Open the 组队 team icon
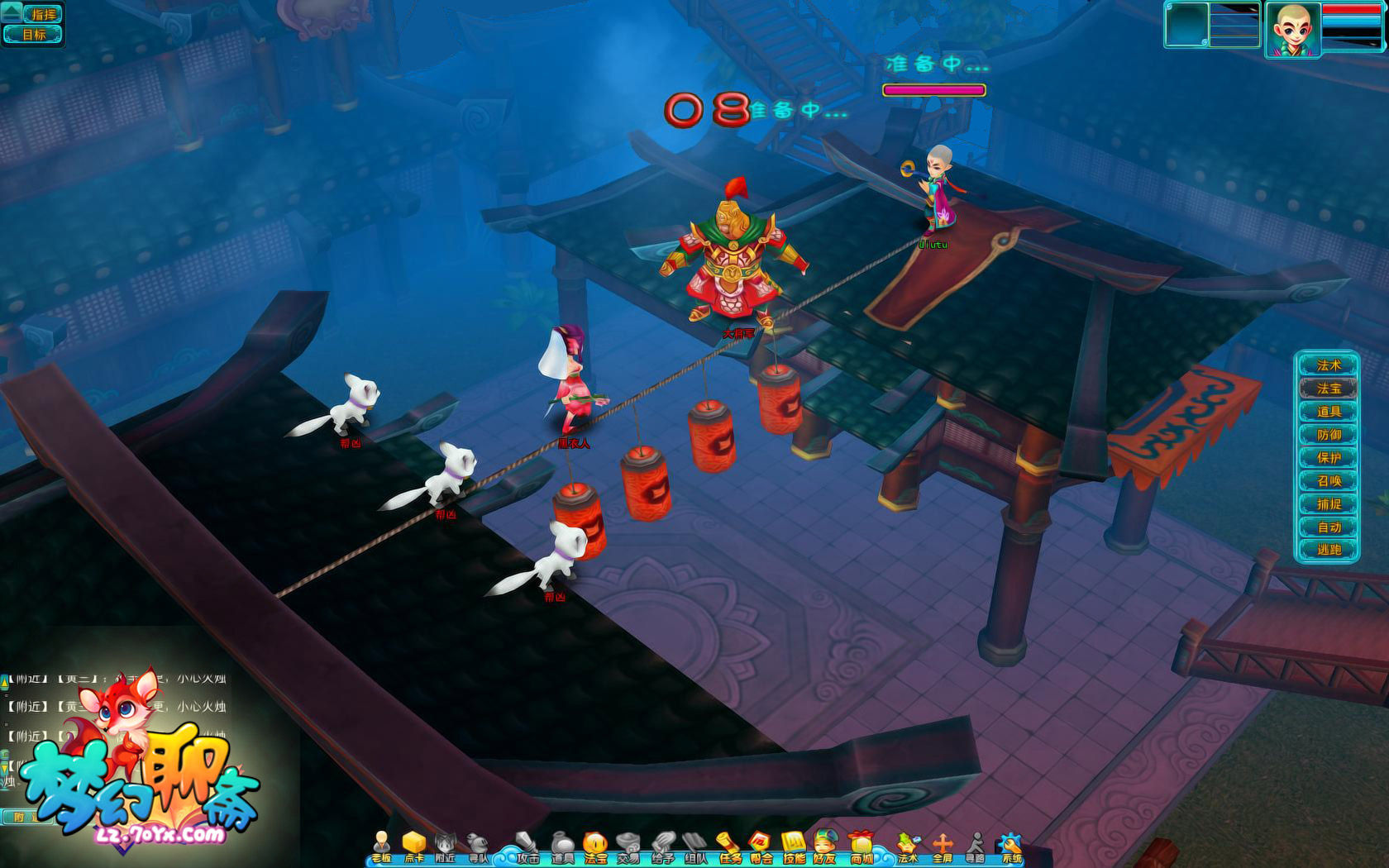 tap(695, 847)
